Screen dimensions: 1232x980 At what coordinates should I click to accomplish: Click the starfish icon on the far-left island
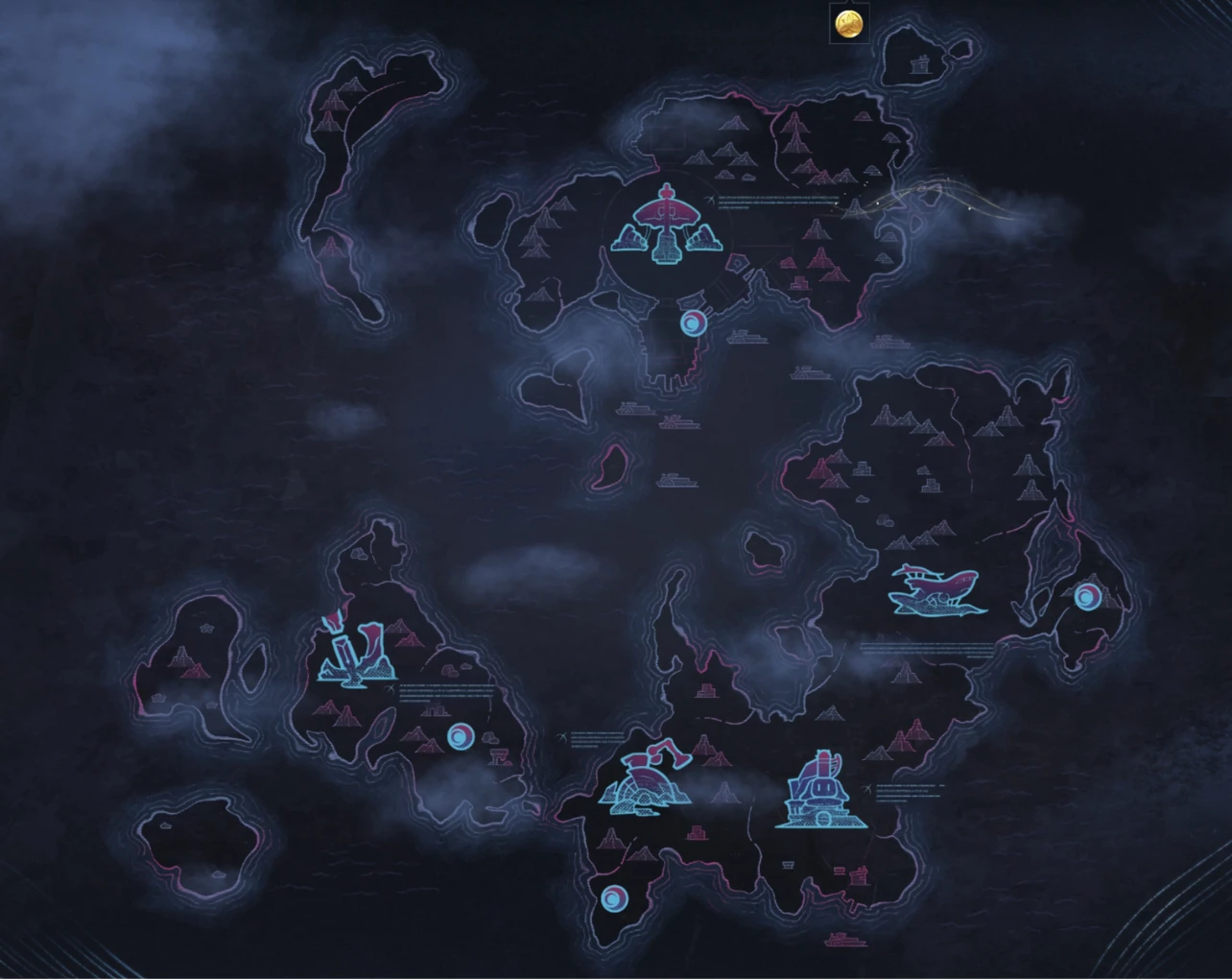[206, 628]
